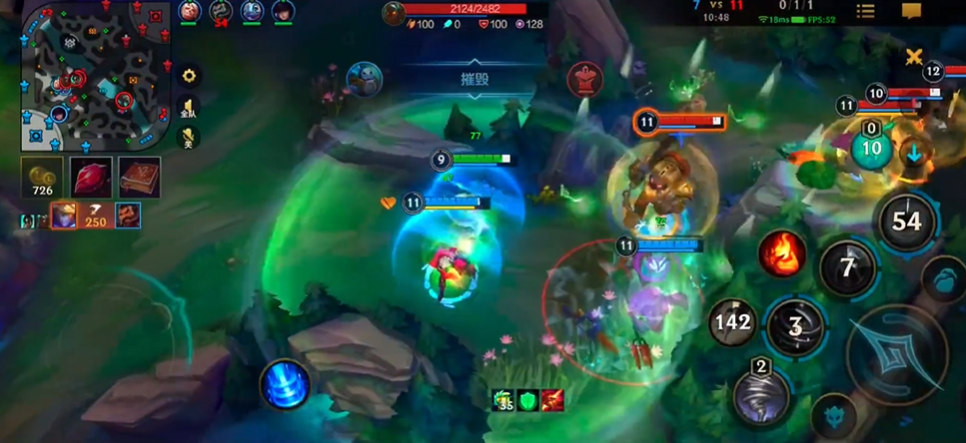Open settings with the gear icon
966x443 pixels.
(188, 76)
